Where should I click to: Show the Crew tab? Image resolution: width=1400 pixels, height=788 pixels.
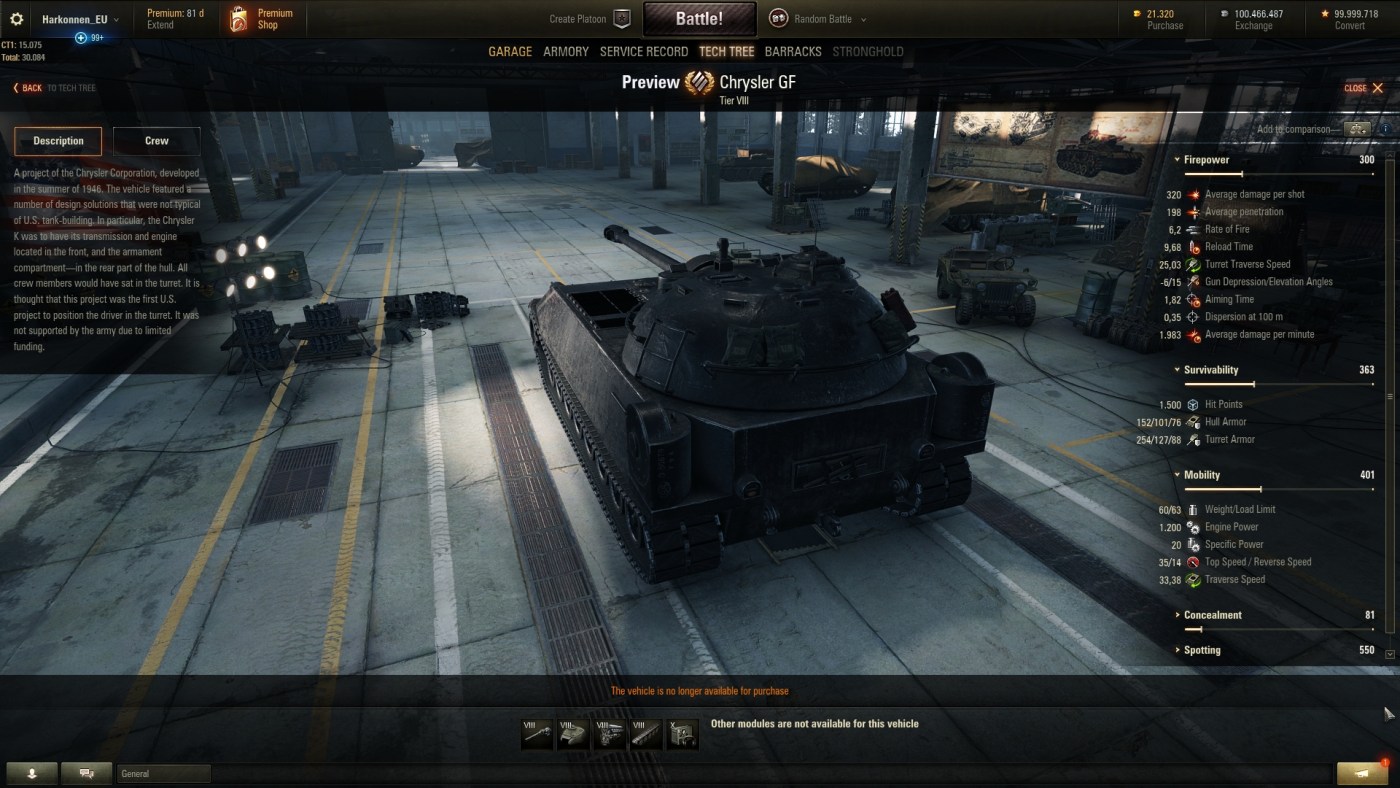[x=157, y=141]
